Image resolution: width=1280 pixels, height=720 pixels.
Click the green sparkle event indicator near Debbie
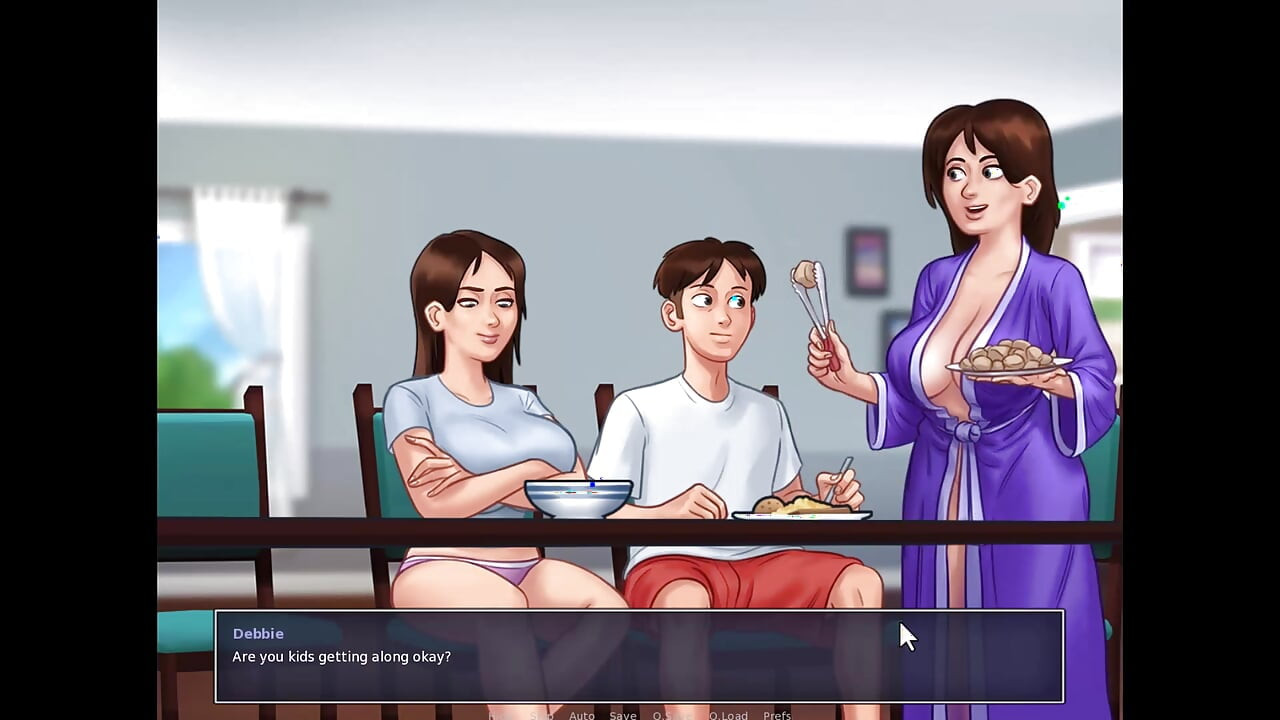coord(1063,202)
